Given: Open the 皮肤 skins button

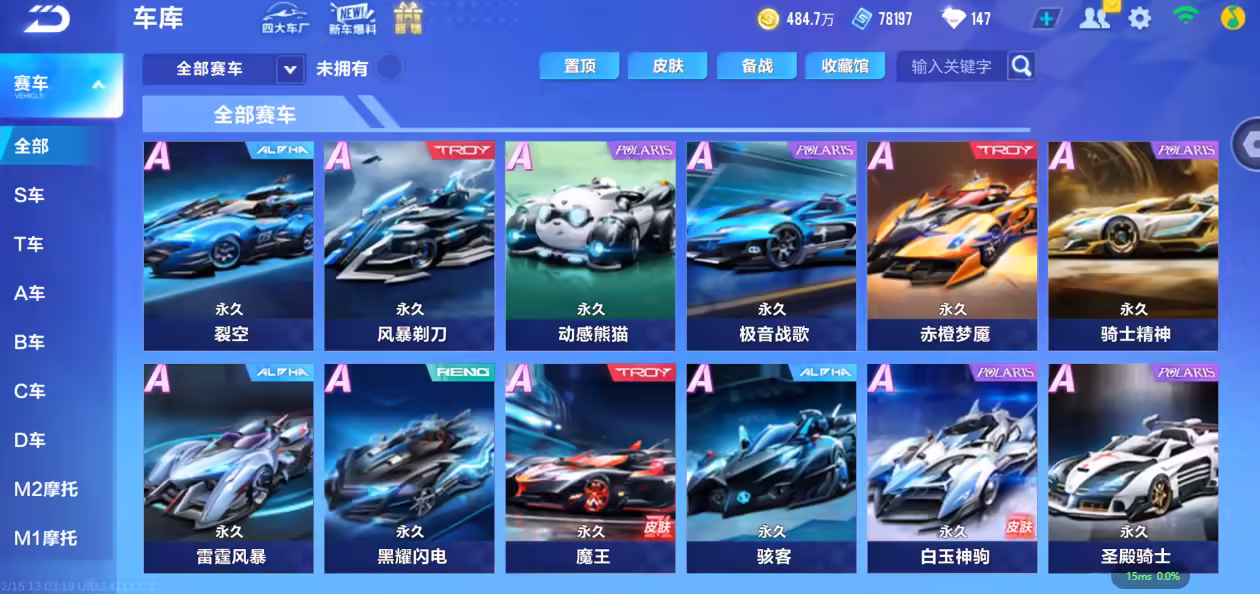Looking at the screenshot, I should coord(667,66).
